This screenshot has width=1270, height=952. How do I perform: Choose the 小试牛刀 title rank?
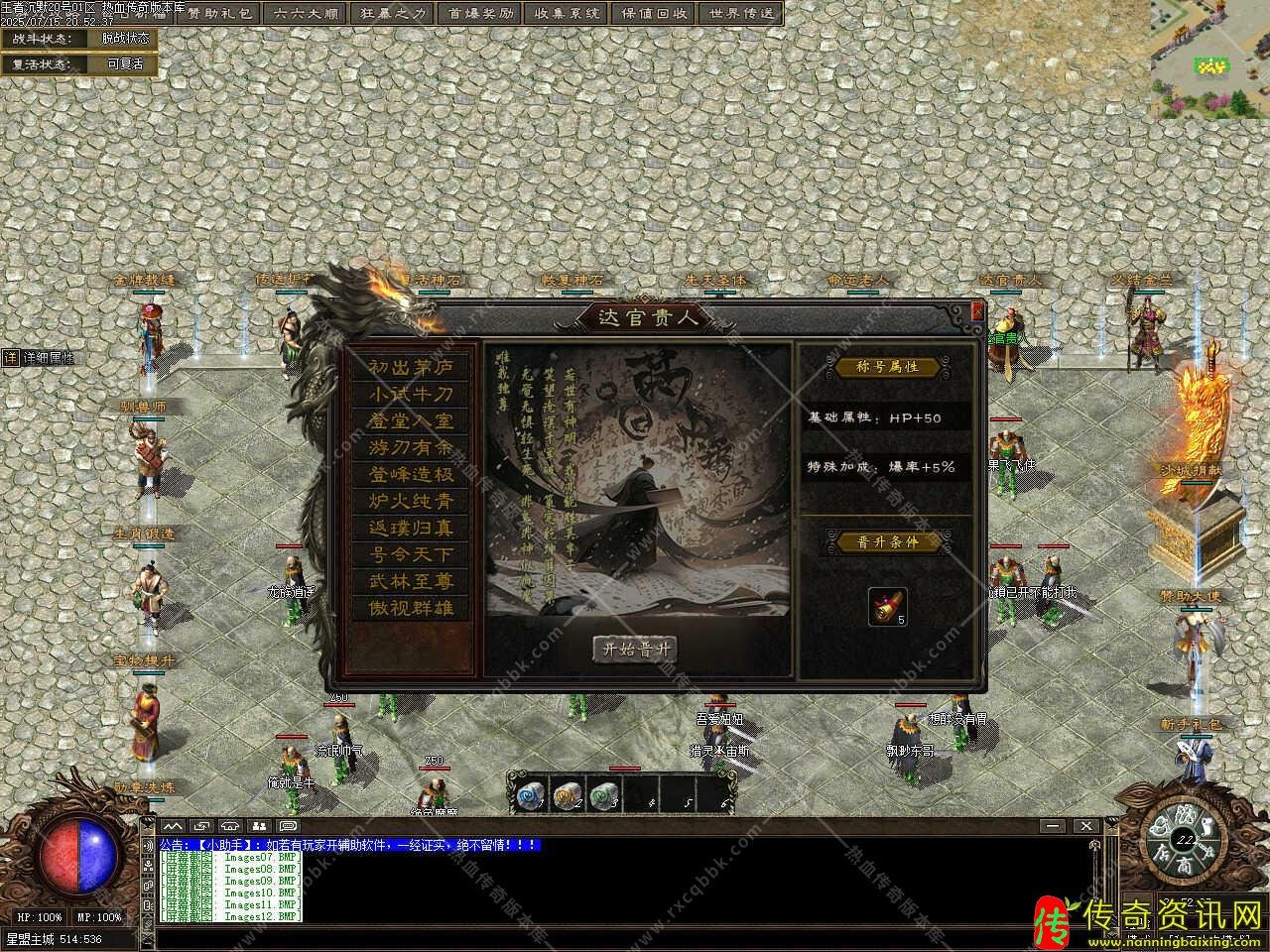click(x=411, y=394)
